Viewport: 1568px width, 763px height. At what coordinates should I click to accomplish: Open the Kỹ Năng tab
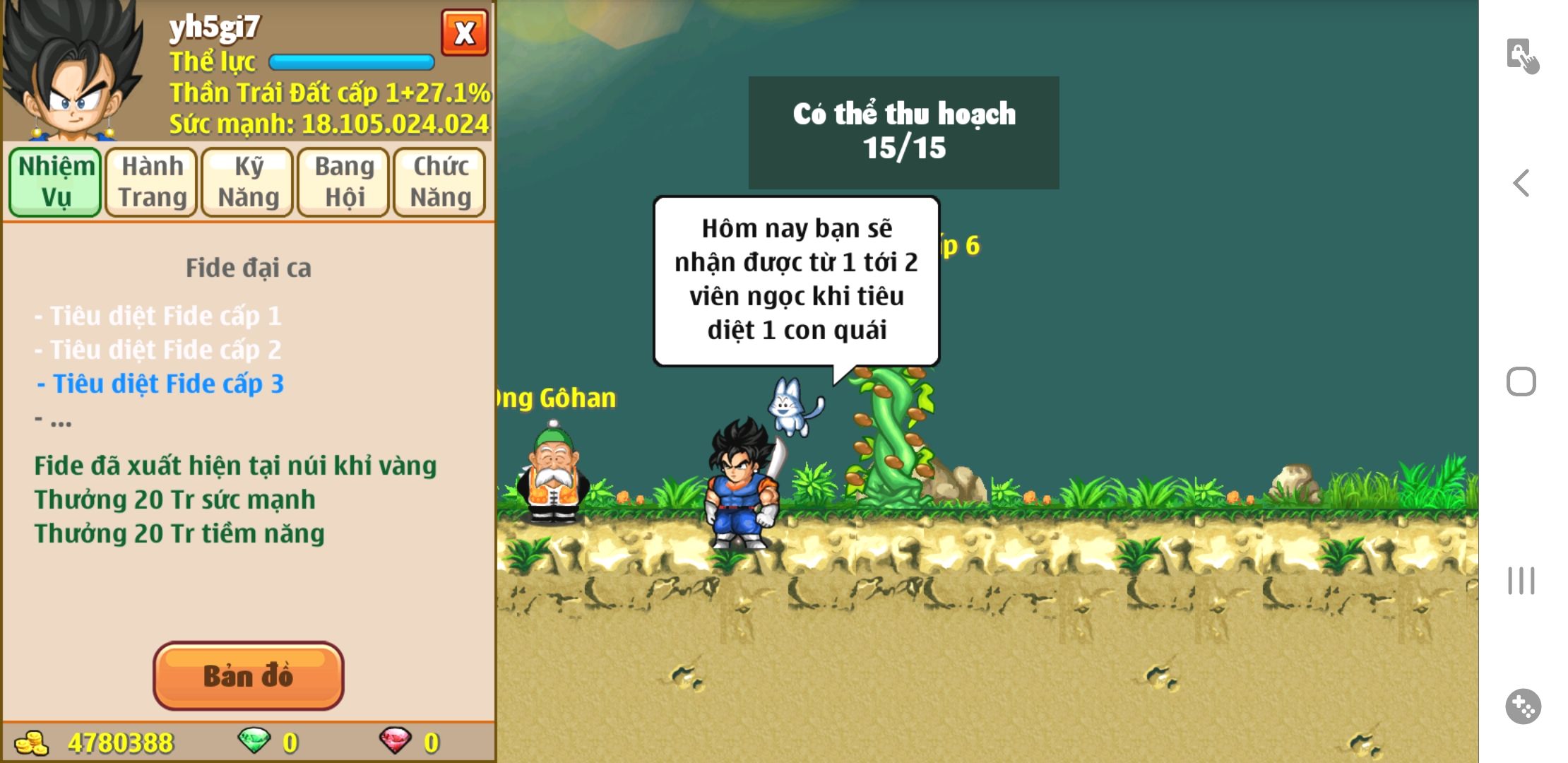(248, 182)
